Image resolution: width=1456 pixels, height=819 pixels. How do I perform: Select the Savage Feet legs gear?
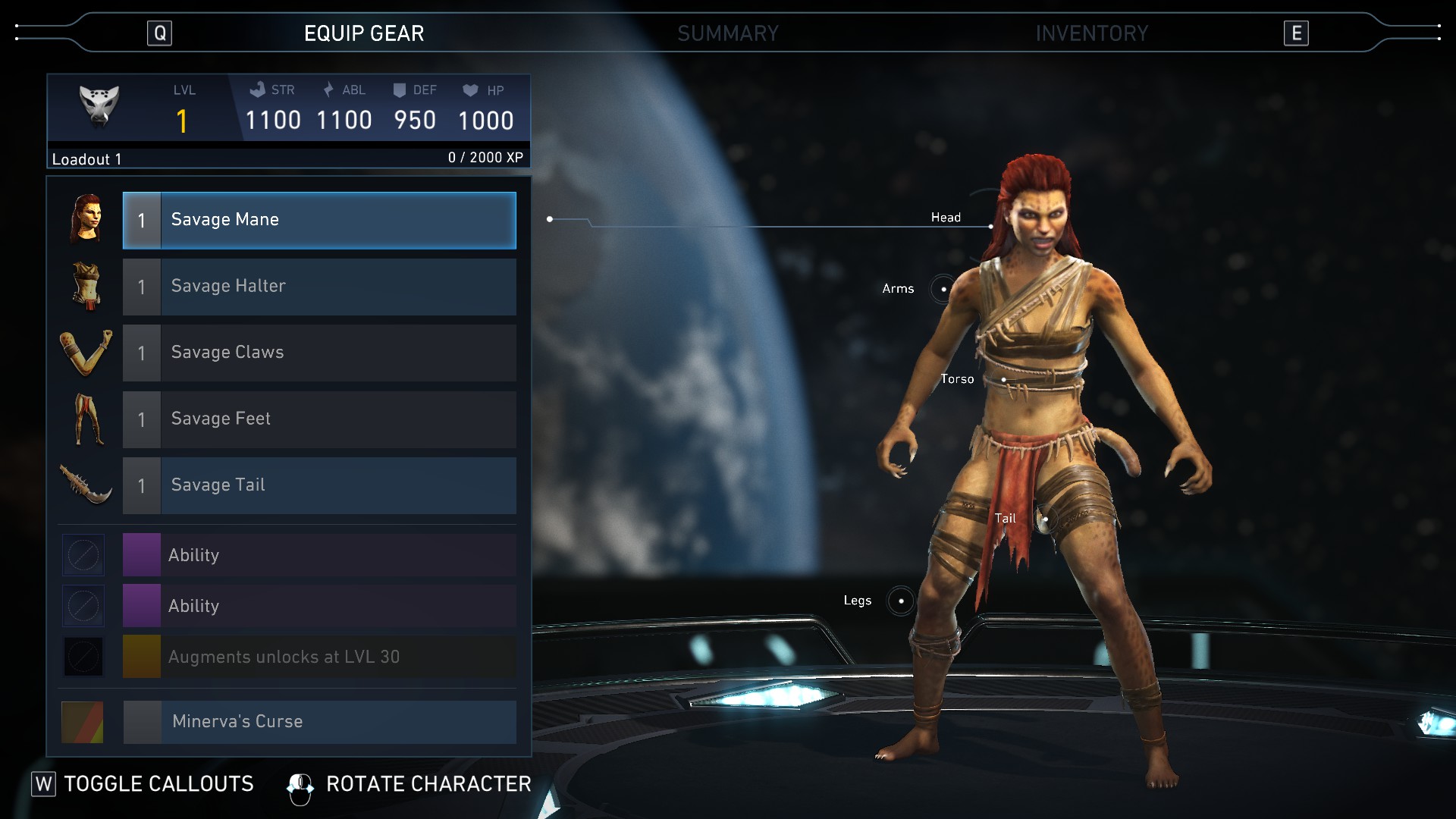pyautogui.click(x=319, y=419)
